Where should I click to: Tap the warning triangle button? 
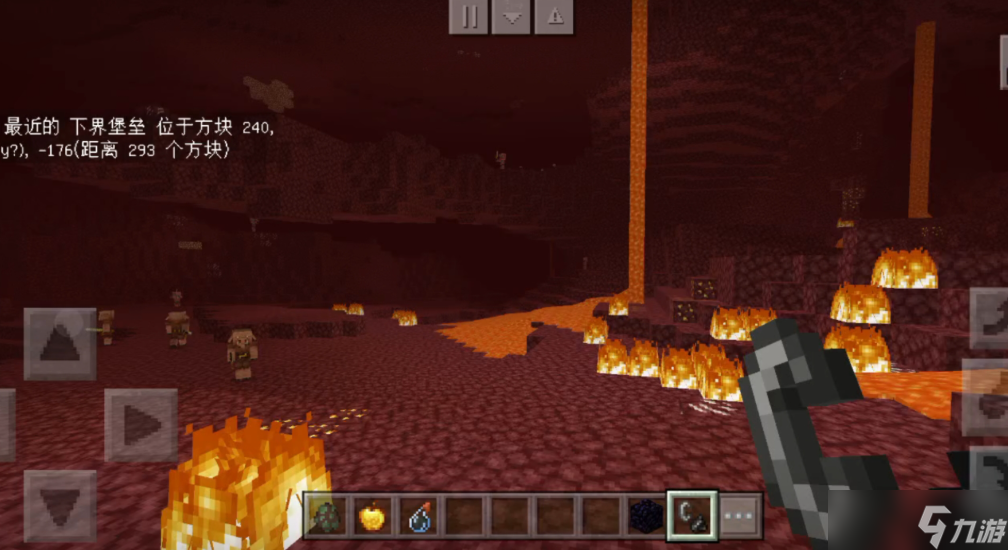pyautogui.click(x=554, y=17)
